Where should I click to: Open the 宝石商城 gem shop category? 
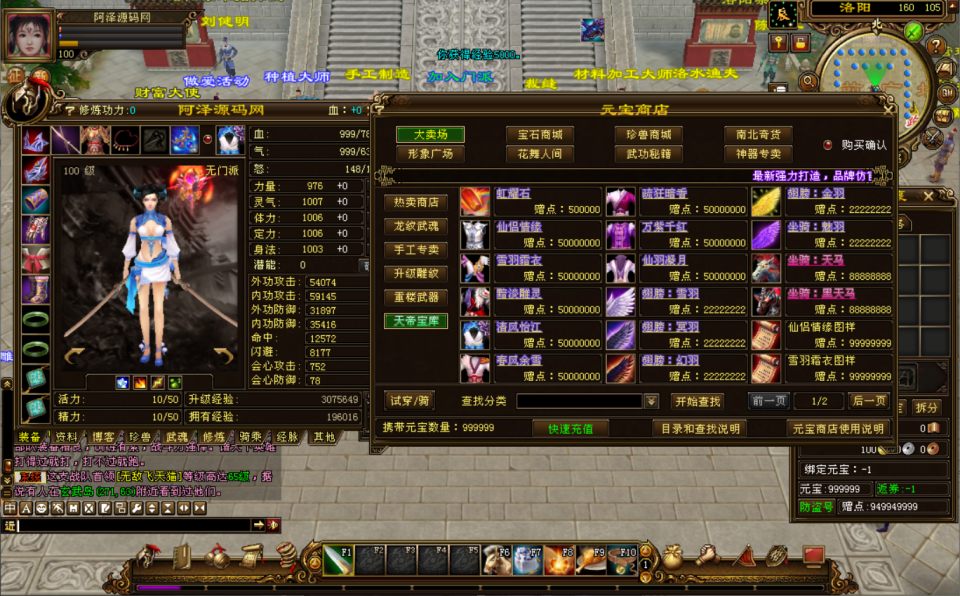point(540,134)
